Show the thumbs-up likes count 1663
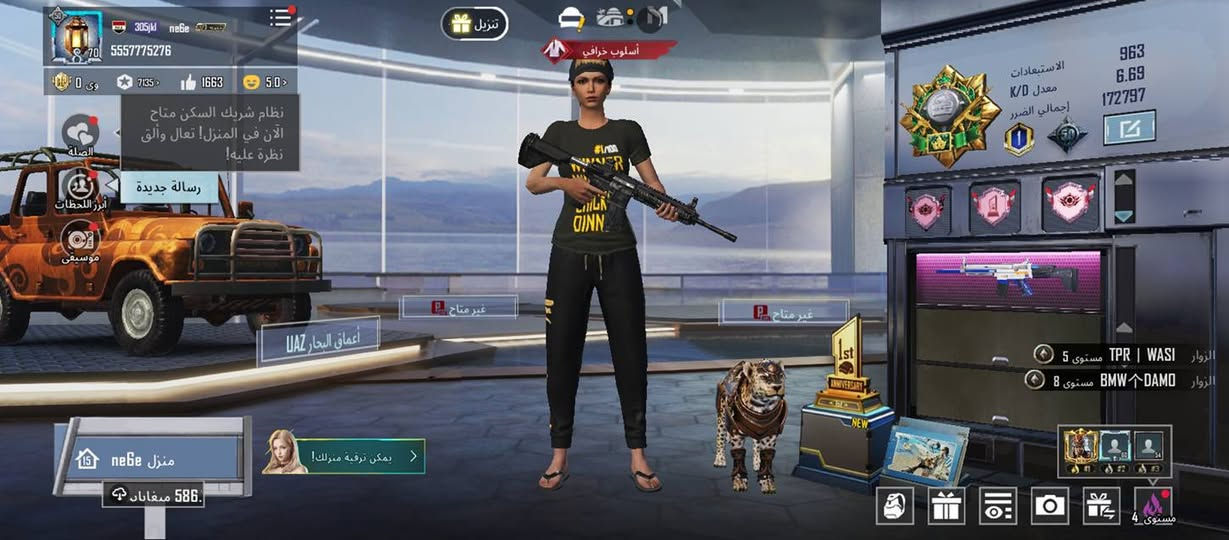 click(x=203, y=82)
